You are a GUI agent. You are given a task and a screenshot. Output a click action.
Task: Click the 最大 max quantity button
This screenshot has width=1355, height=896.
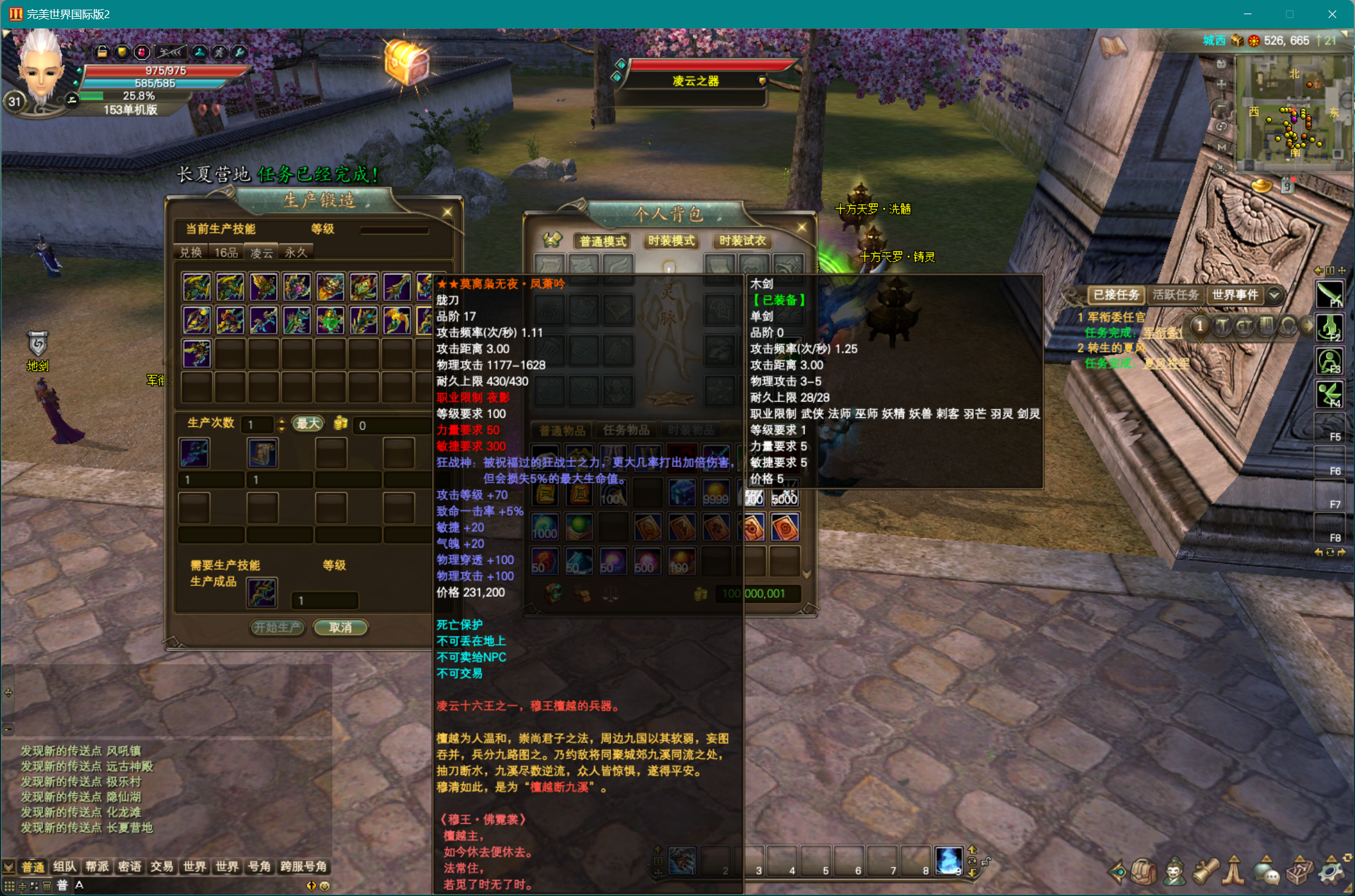click(x=308, y=424)
